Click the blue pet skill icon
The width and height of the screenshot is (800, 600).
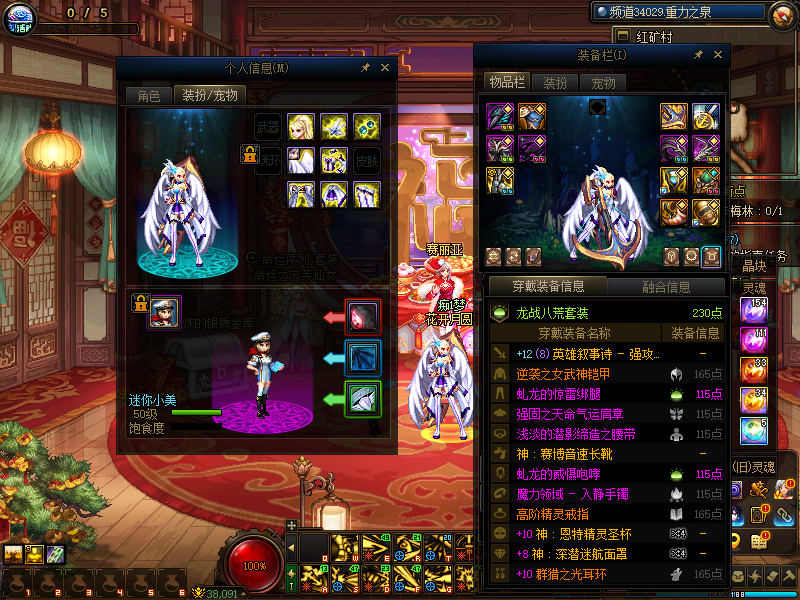(362, 358)
